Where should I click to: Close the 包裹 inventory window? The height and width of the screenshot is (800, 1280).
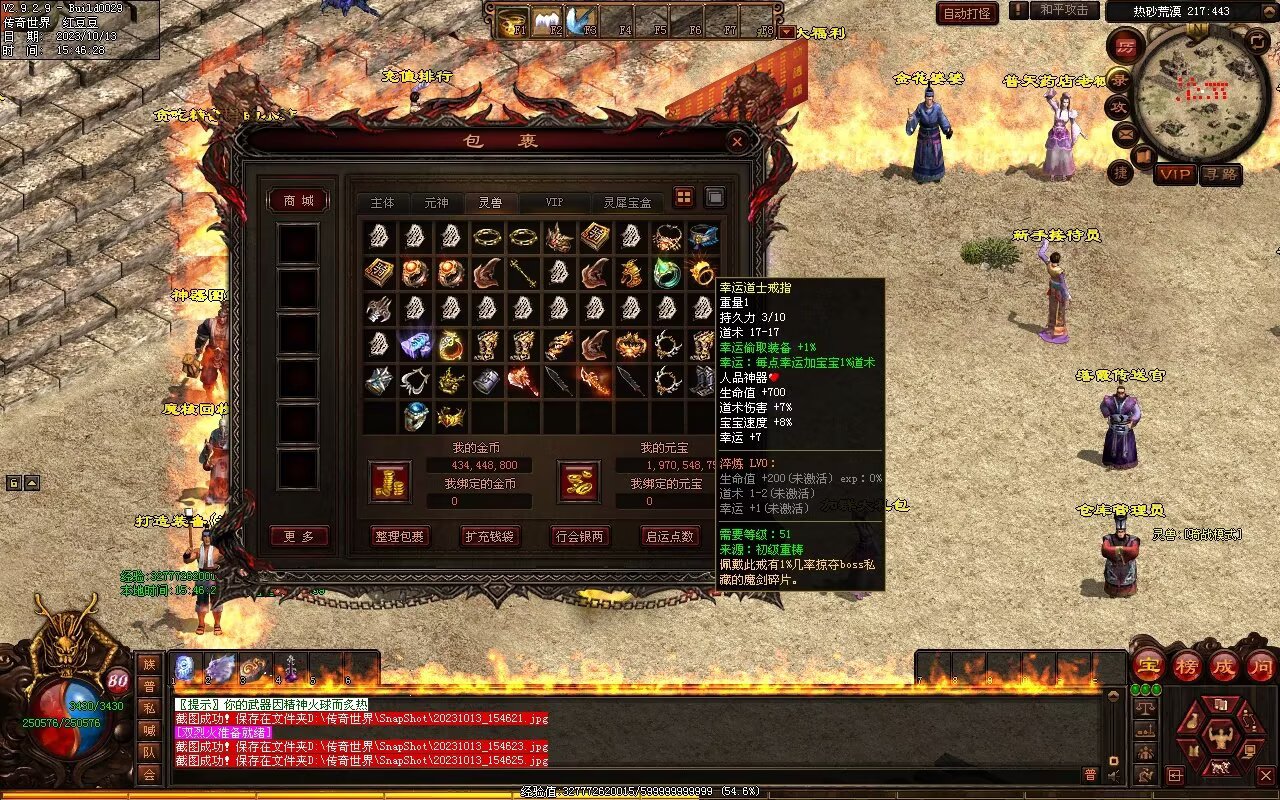click(737, 142)
